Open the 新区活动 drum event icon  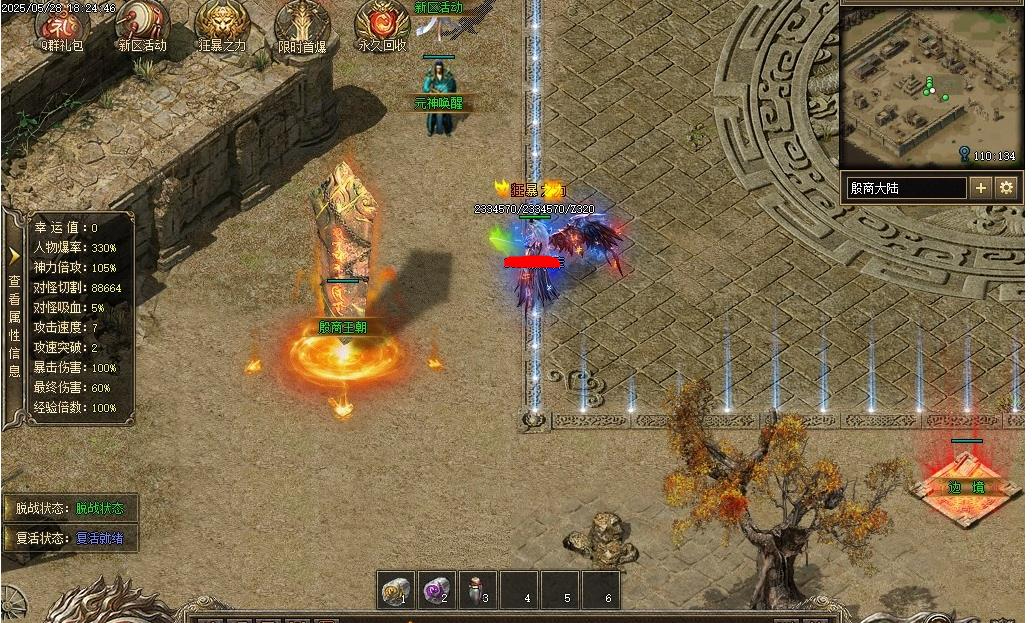pyautogui.click(x=142, y=24)
